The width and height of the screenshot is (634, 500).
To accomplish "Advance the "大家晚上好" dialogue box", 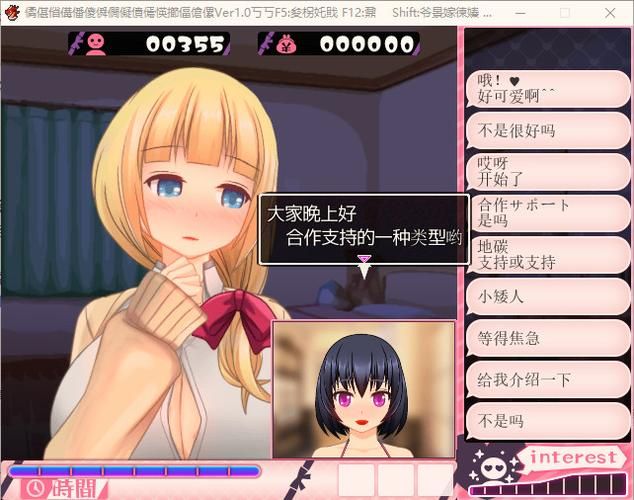I will point(364,227).
